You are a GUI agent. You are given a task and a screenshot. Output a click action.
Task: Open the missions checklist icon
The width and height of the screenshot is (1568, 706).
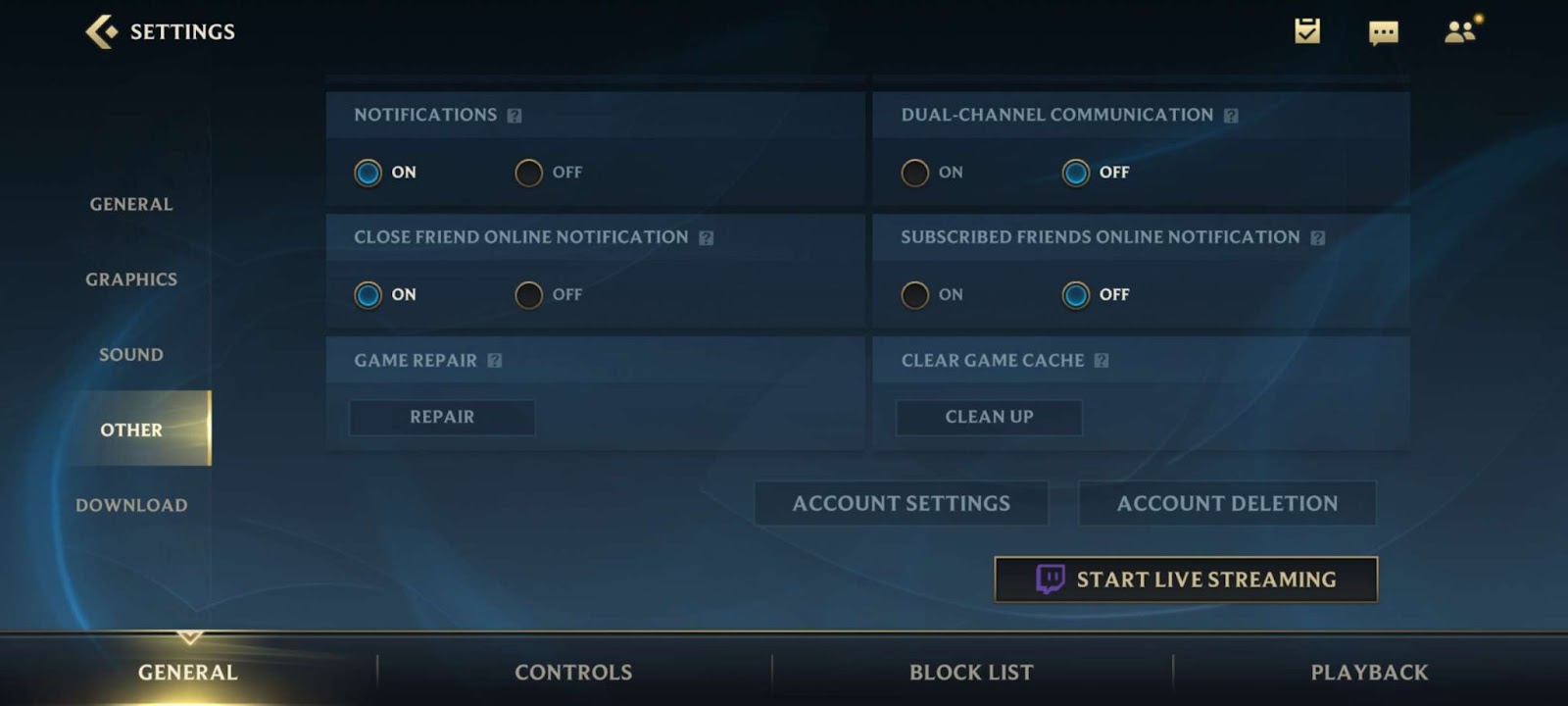pos(1307,31)
